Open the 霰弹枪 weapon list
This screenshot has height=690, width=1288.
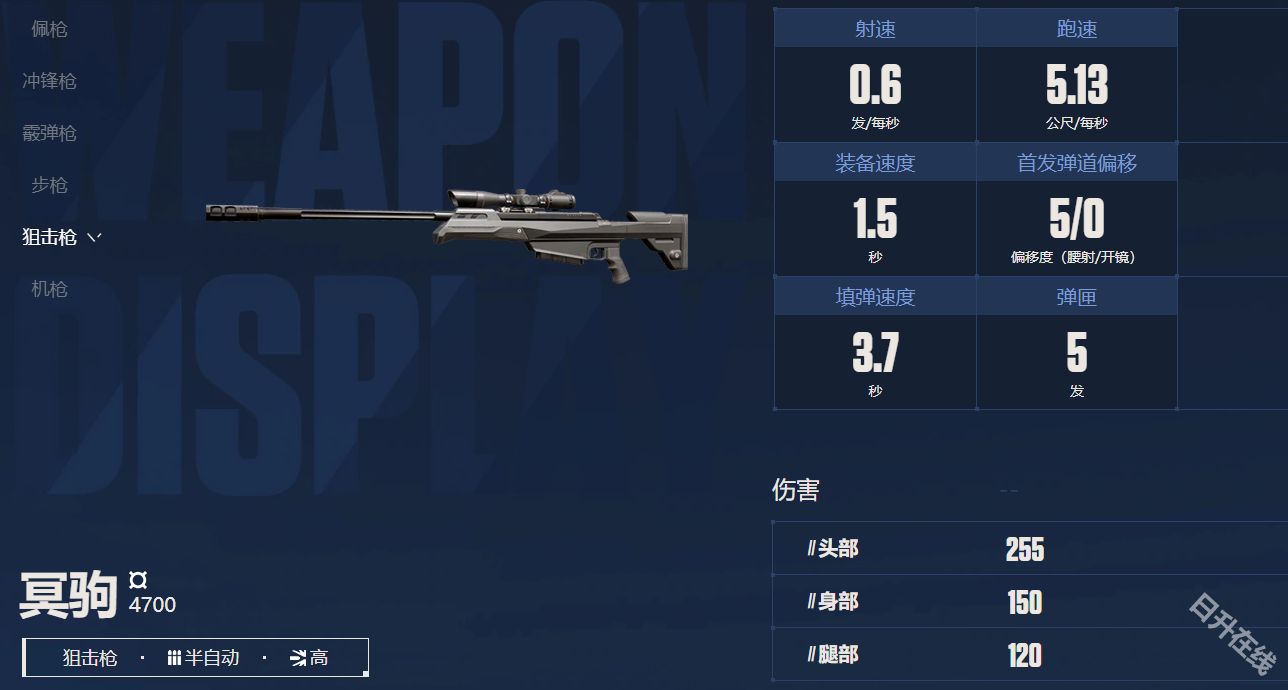49,133
